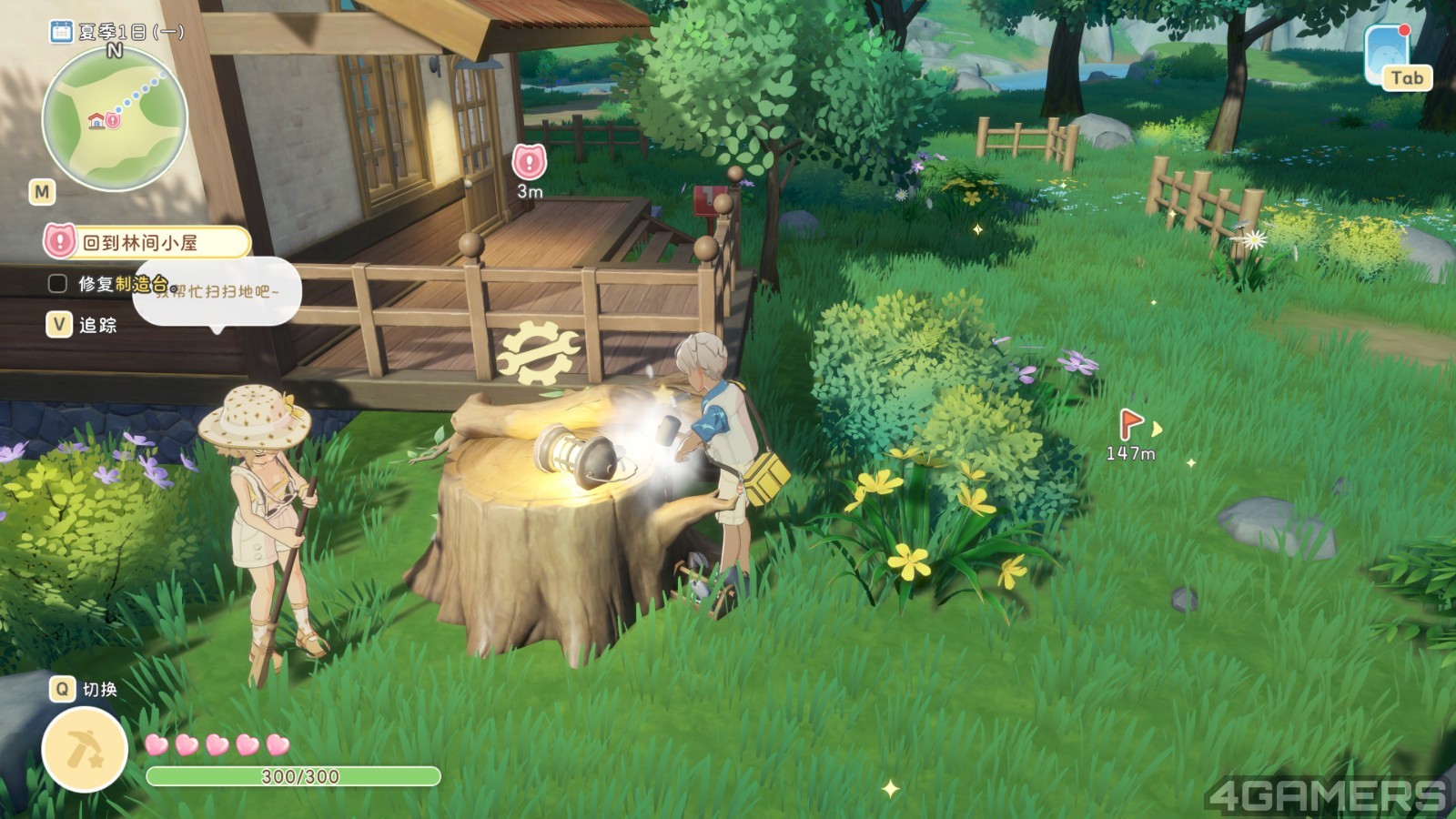The height and width of the screenshot is (819, 1456).
Task: Click the pink quest marker above the porch
Action: pos(529,163)
